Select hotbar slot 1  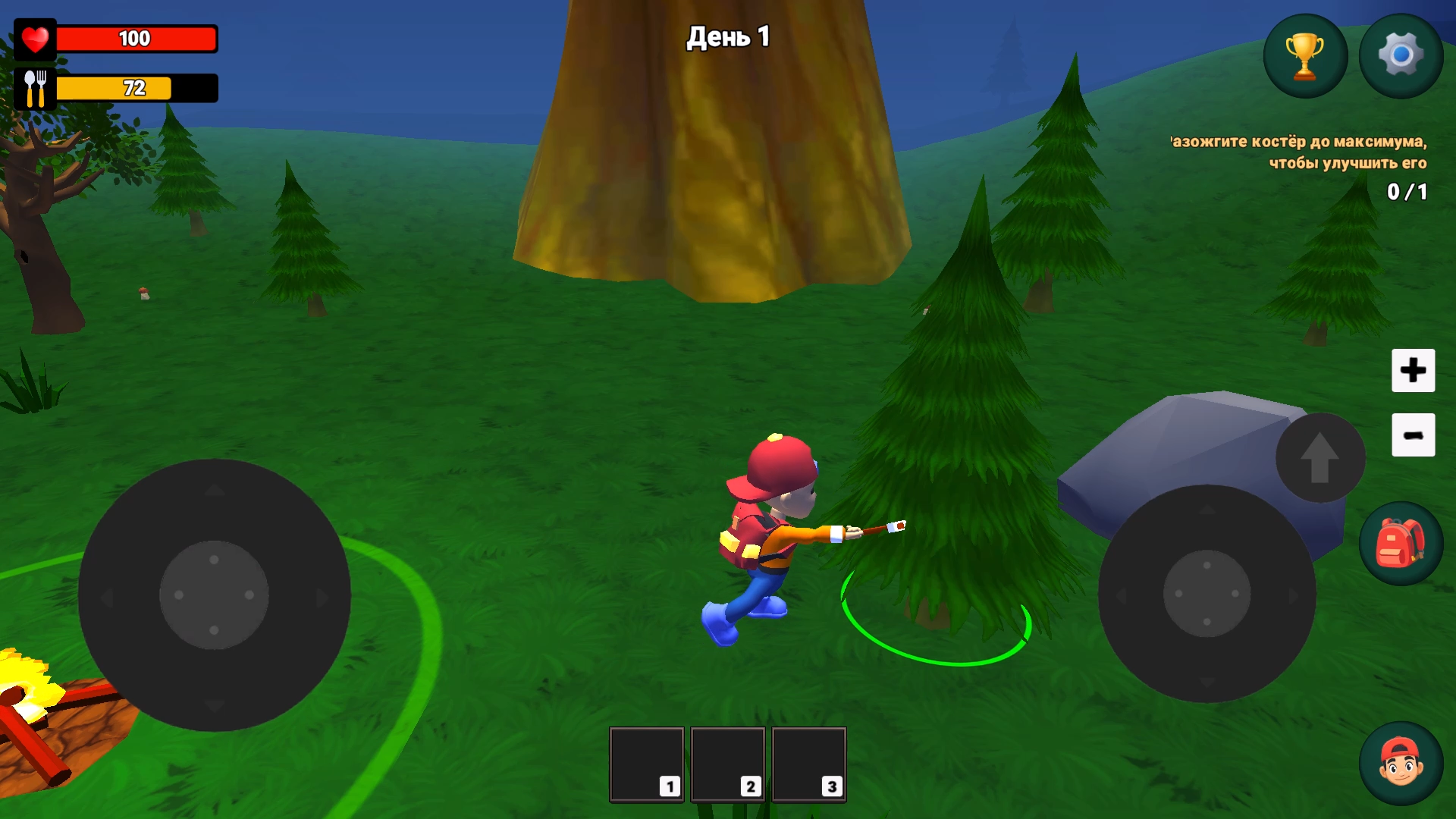pos(646,763)
